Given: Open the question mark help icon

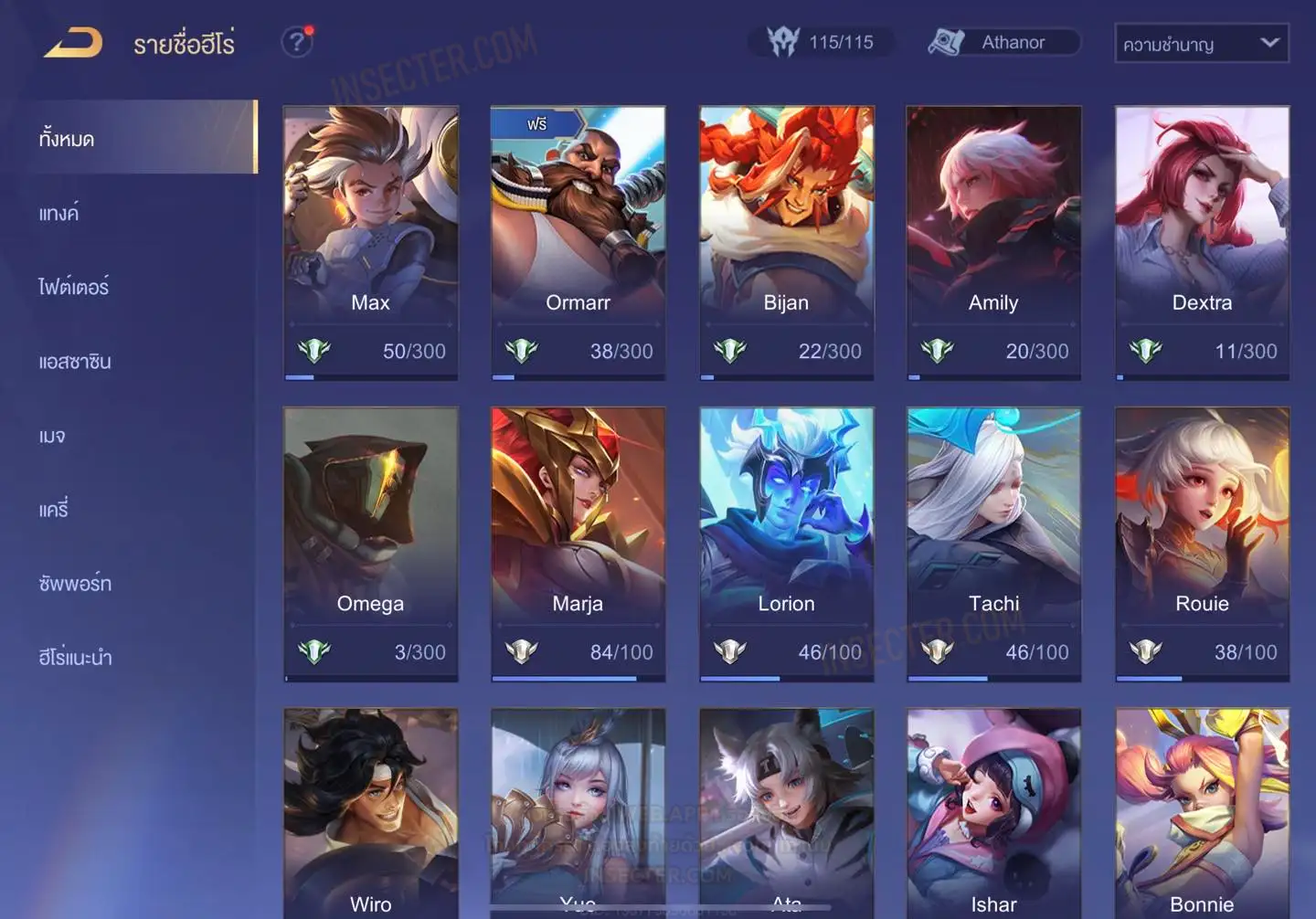Looking at the screenshot, I should click(296, 42).
